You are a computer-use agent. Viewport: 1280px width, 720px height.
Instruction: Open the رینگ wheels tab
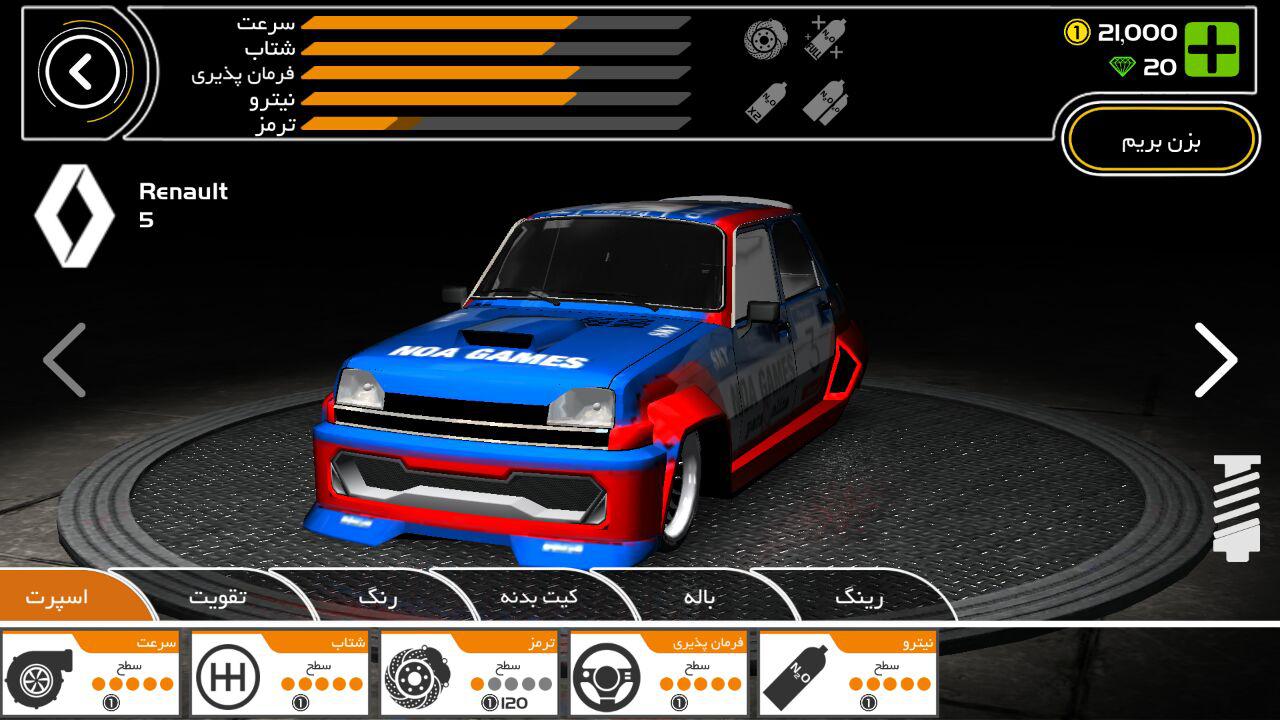click(859, 598)
